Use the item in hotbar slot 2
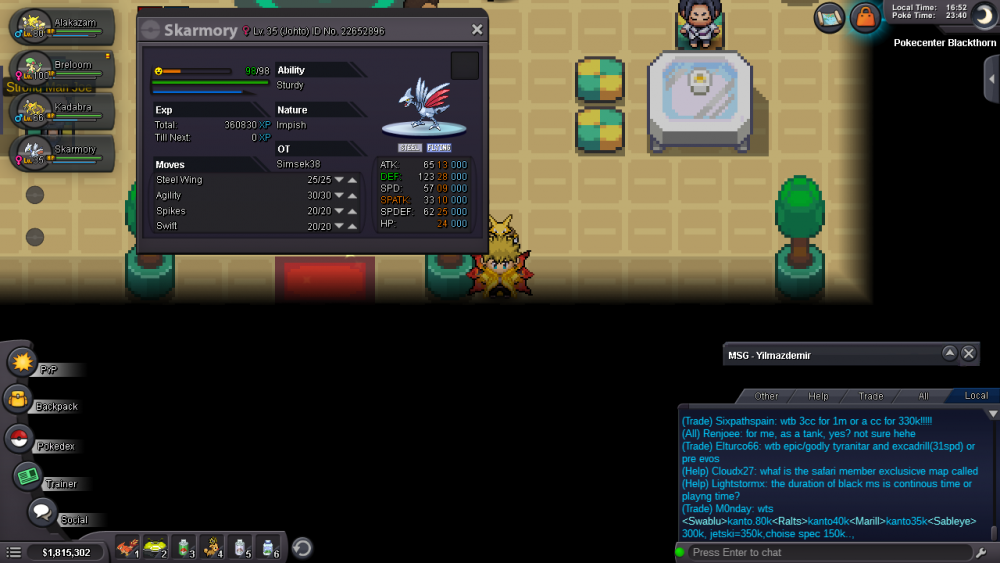The width and height of the screenshot is (1000, 563). pyautogui.click(x=156, y=547)
